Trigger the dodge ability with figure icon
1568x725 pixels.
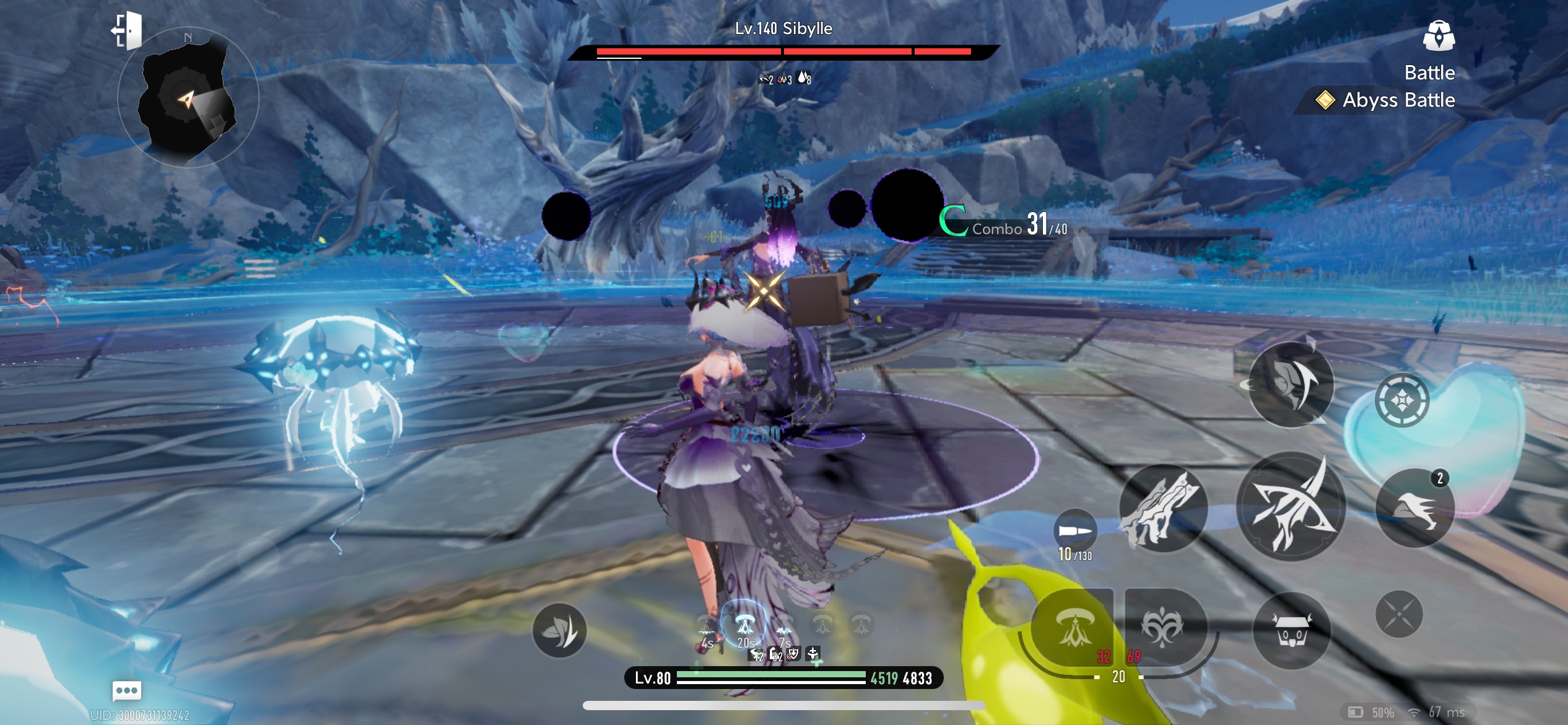[1291, 385]
